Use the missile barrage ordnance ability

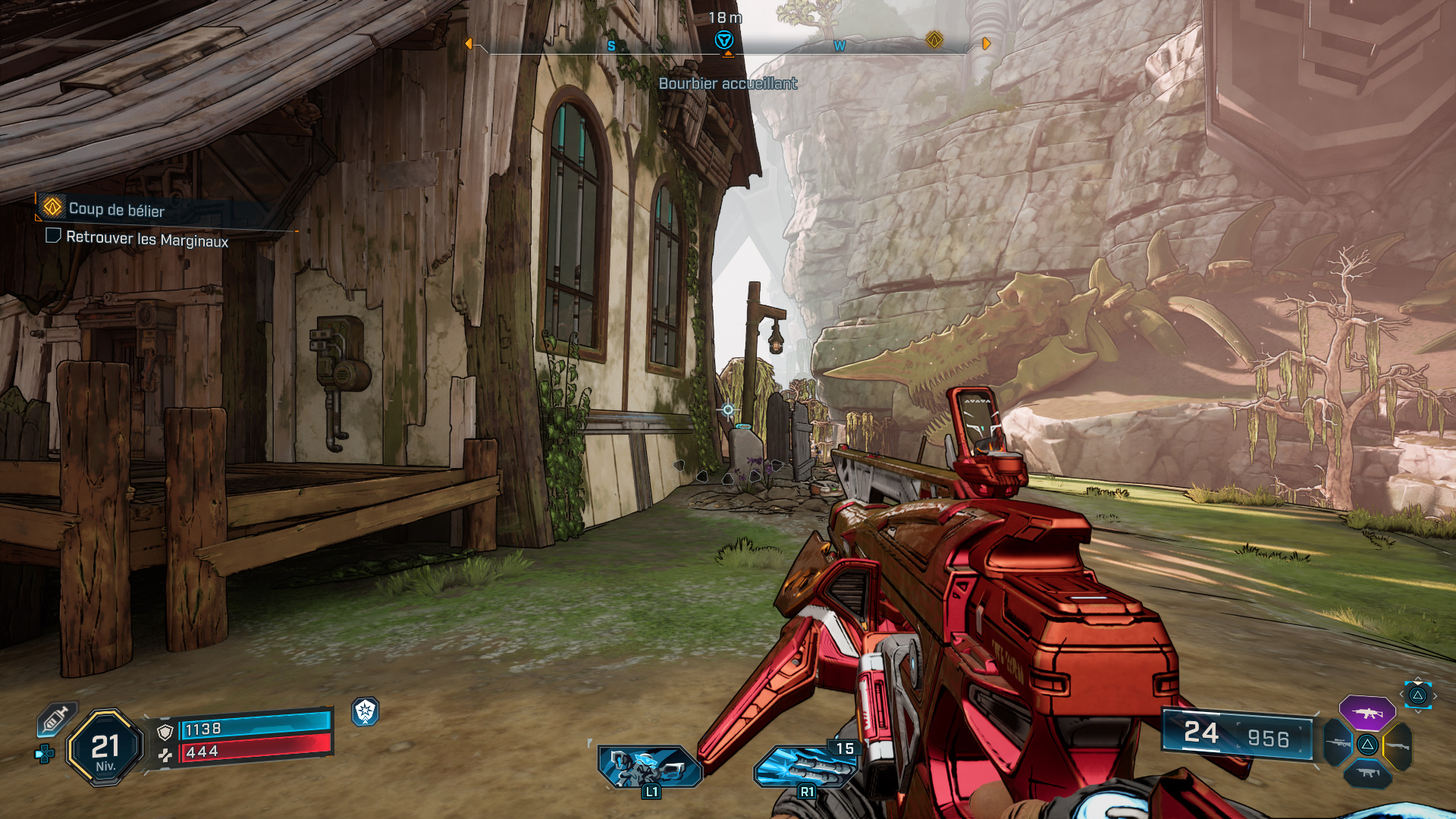pyautogui.click(x=806, y=767)
